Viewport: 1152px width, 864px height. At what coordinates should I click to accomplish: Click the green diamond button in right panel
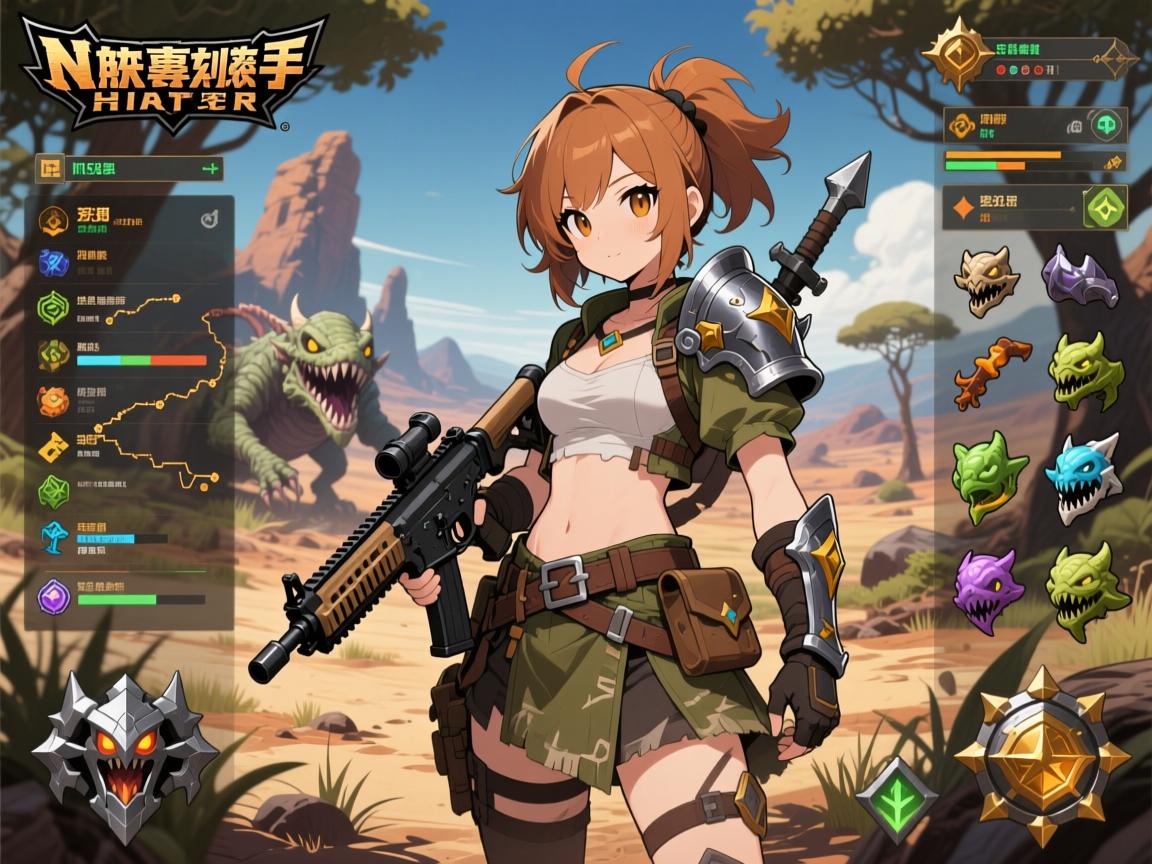pyautogui.click(x=1105, y=207)
